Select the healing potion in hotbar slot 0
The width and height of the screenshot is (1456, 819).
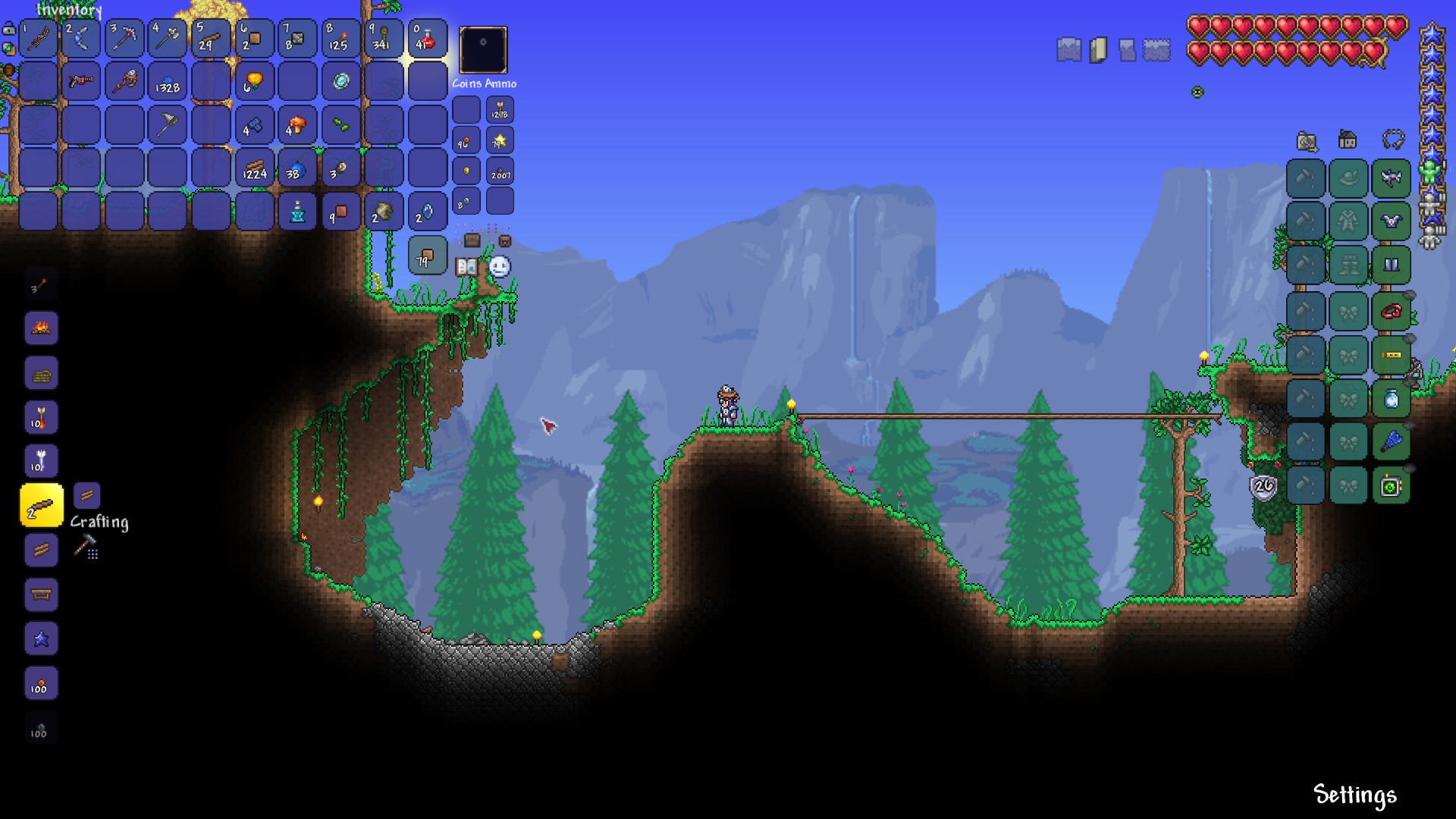427,38
